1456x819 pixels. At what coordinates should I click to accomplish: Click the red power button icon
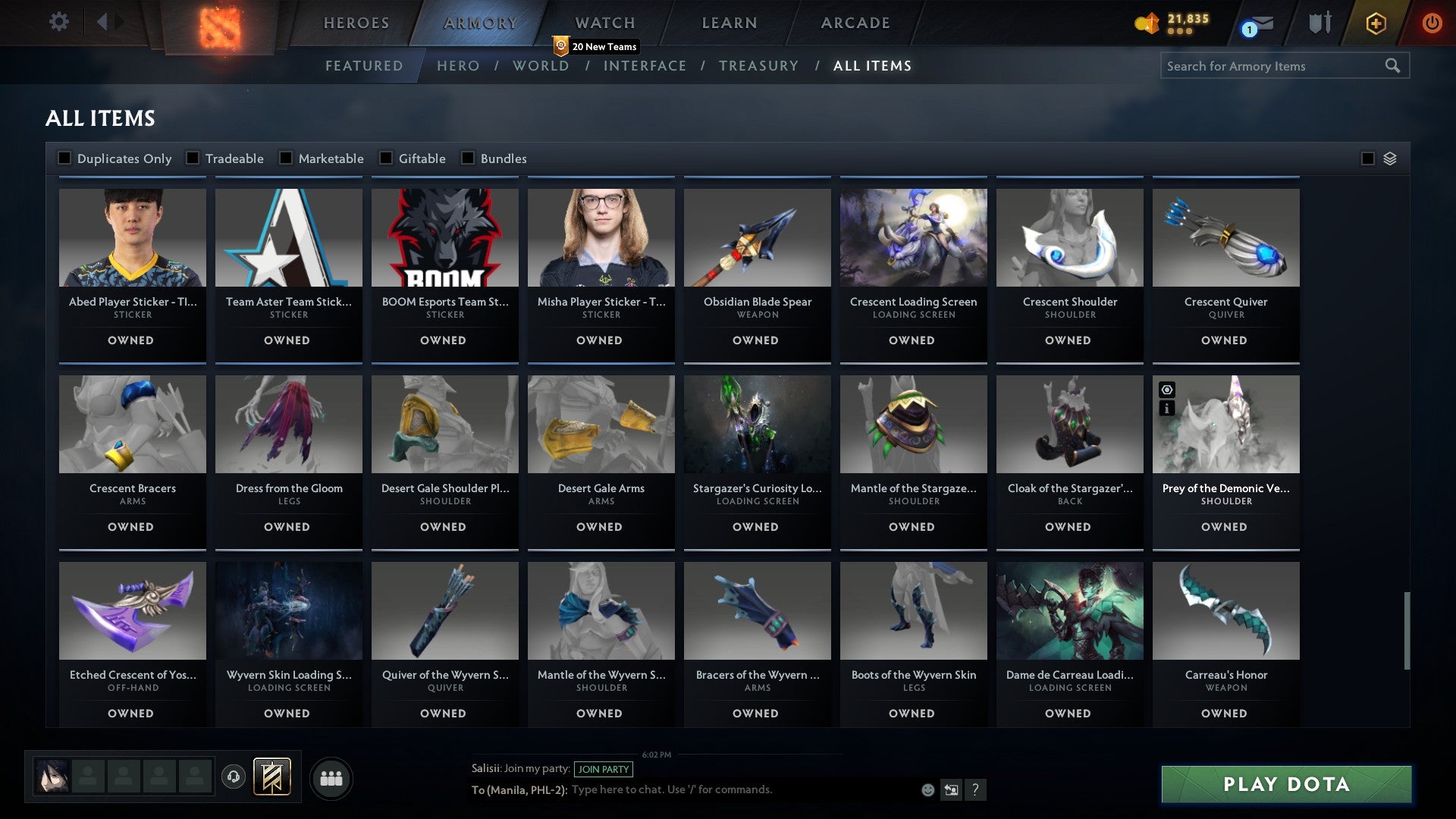1432,23
